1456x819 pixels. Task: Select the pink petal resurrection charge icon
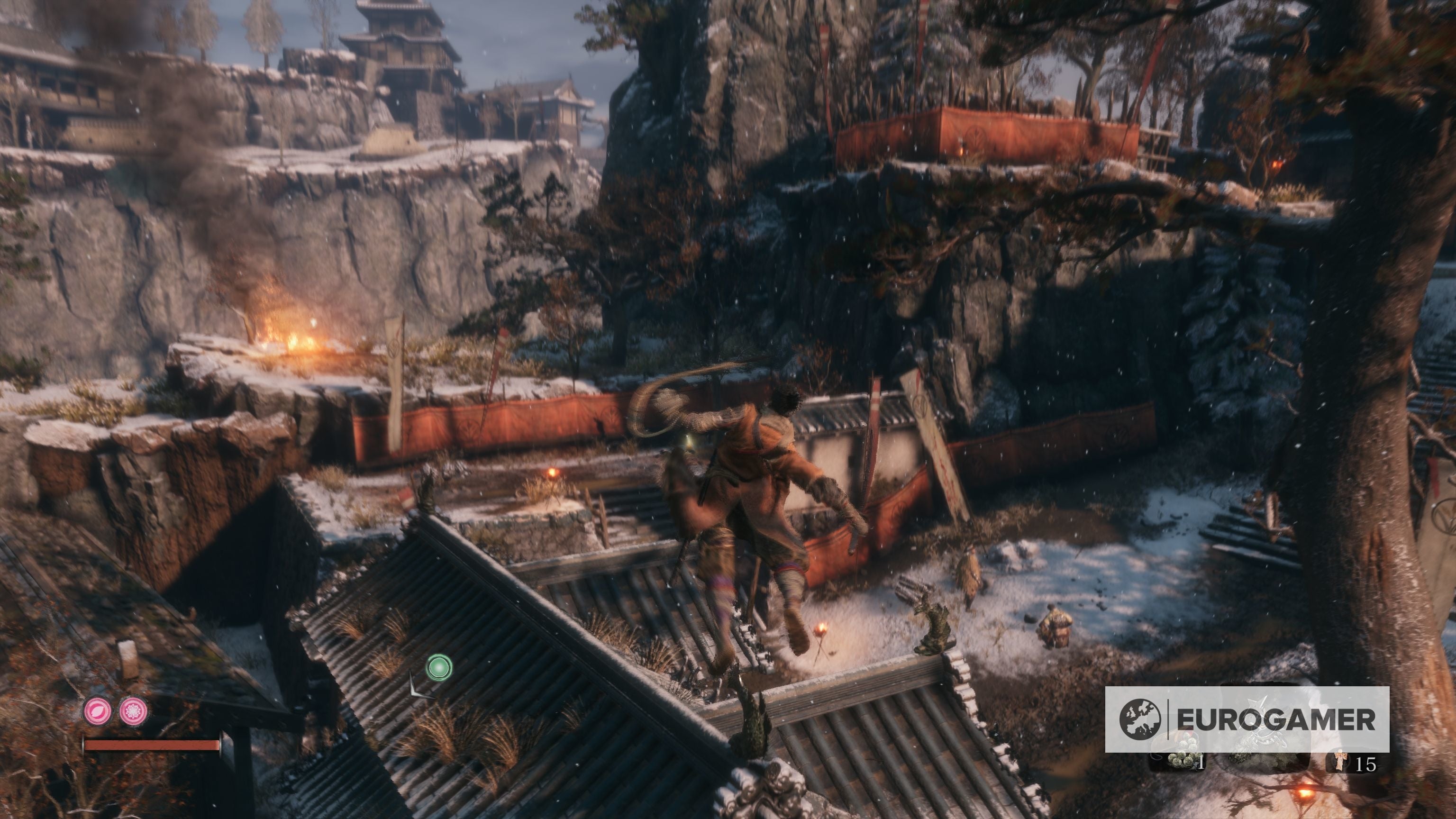pyautogui.click(x=97, y=711)
